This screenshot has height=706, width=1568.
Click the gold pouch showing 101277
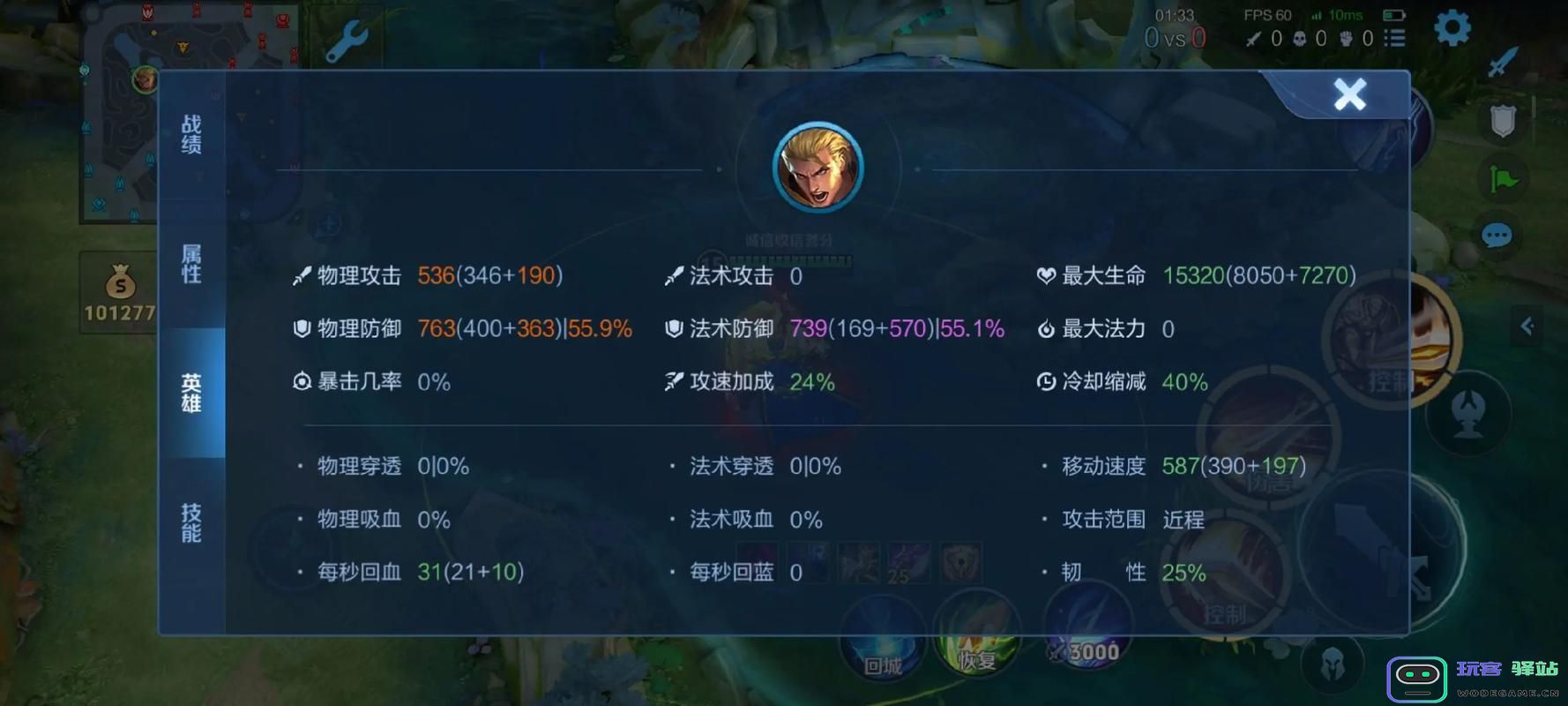tap(119, 291)
